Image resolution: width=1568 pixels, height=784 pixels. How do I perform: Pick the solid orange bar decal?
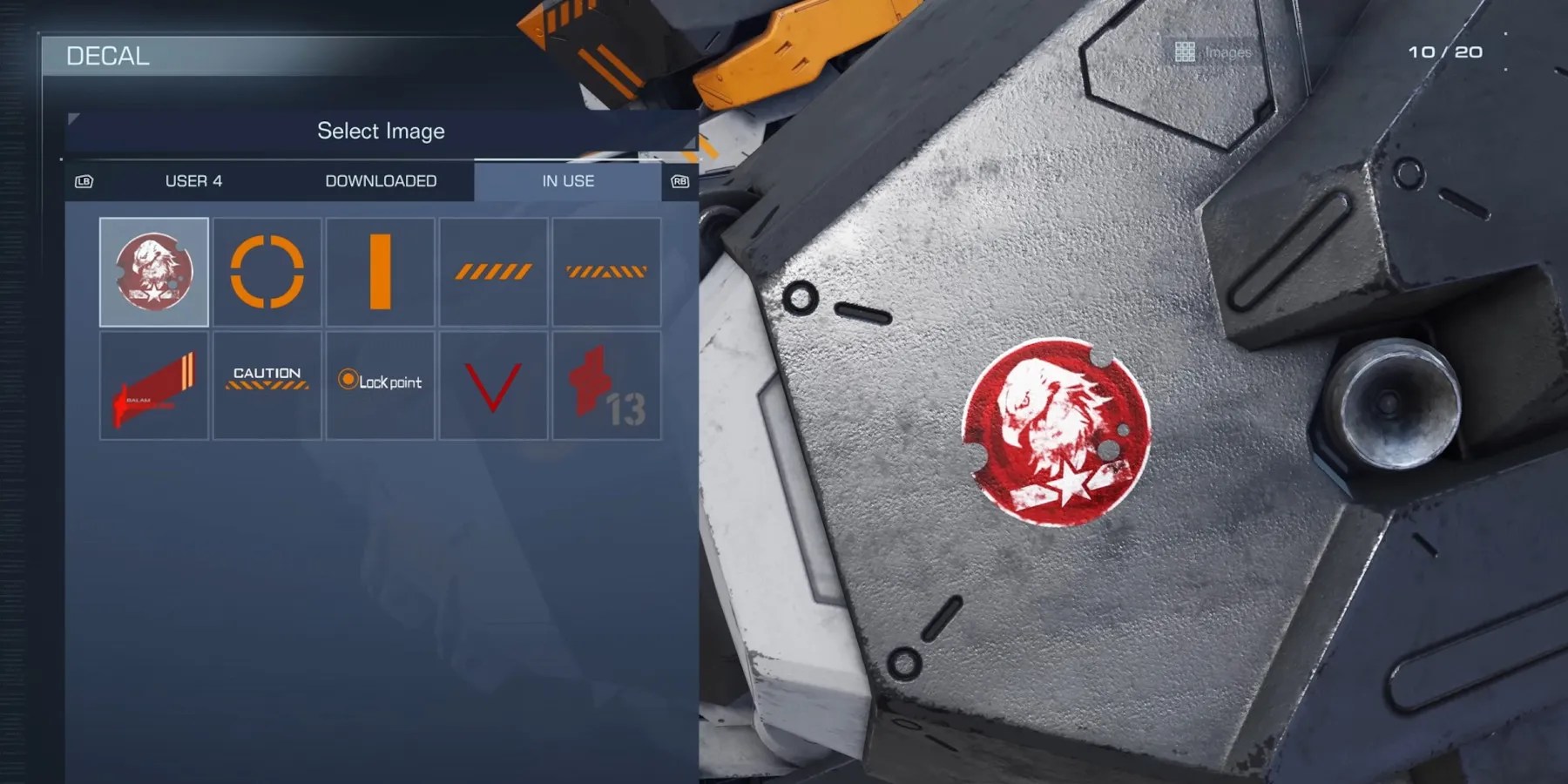pyautogui.click(x=380, y=272)
